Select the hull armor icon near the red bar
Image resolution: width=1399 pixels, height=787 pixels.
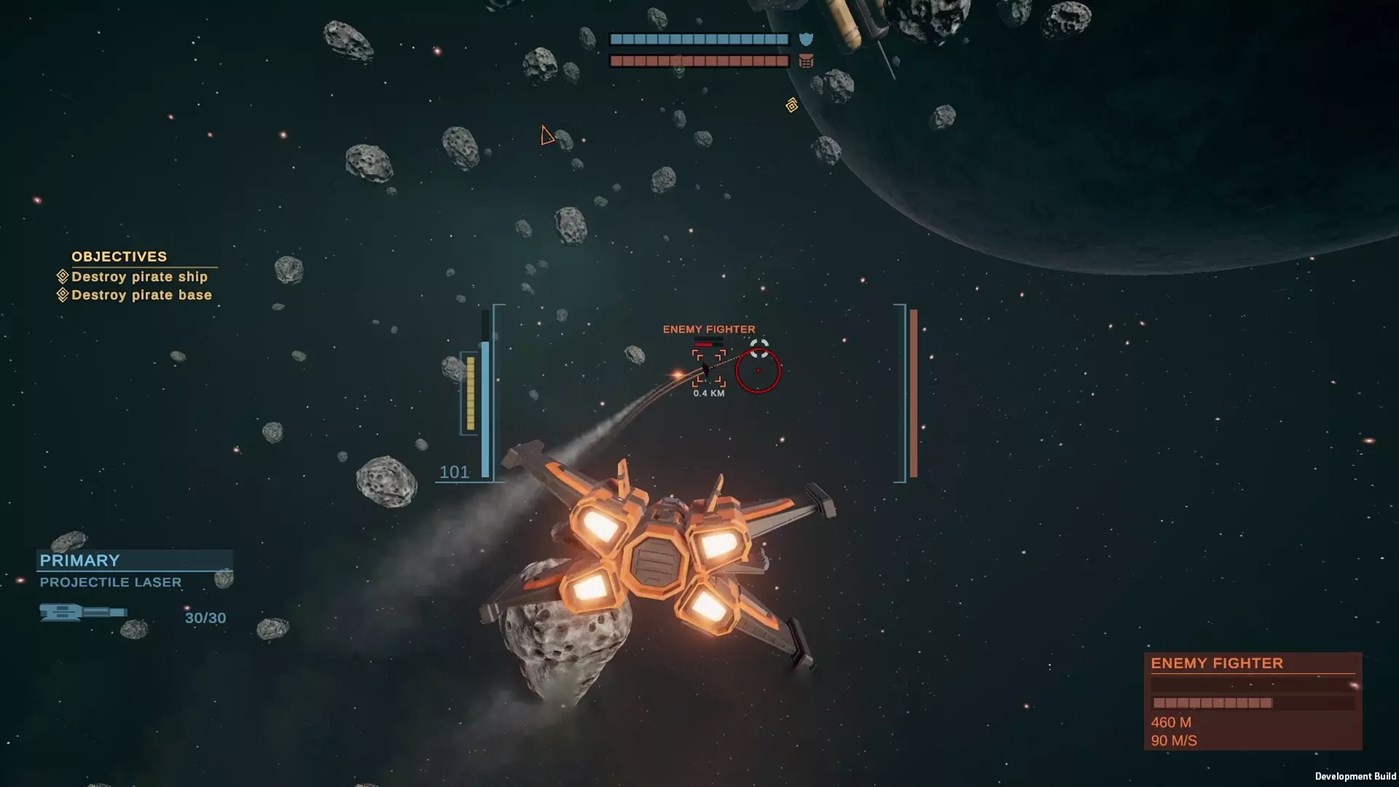[806, 61]
